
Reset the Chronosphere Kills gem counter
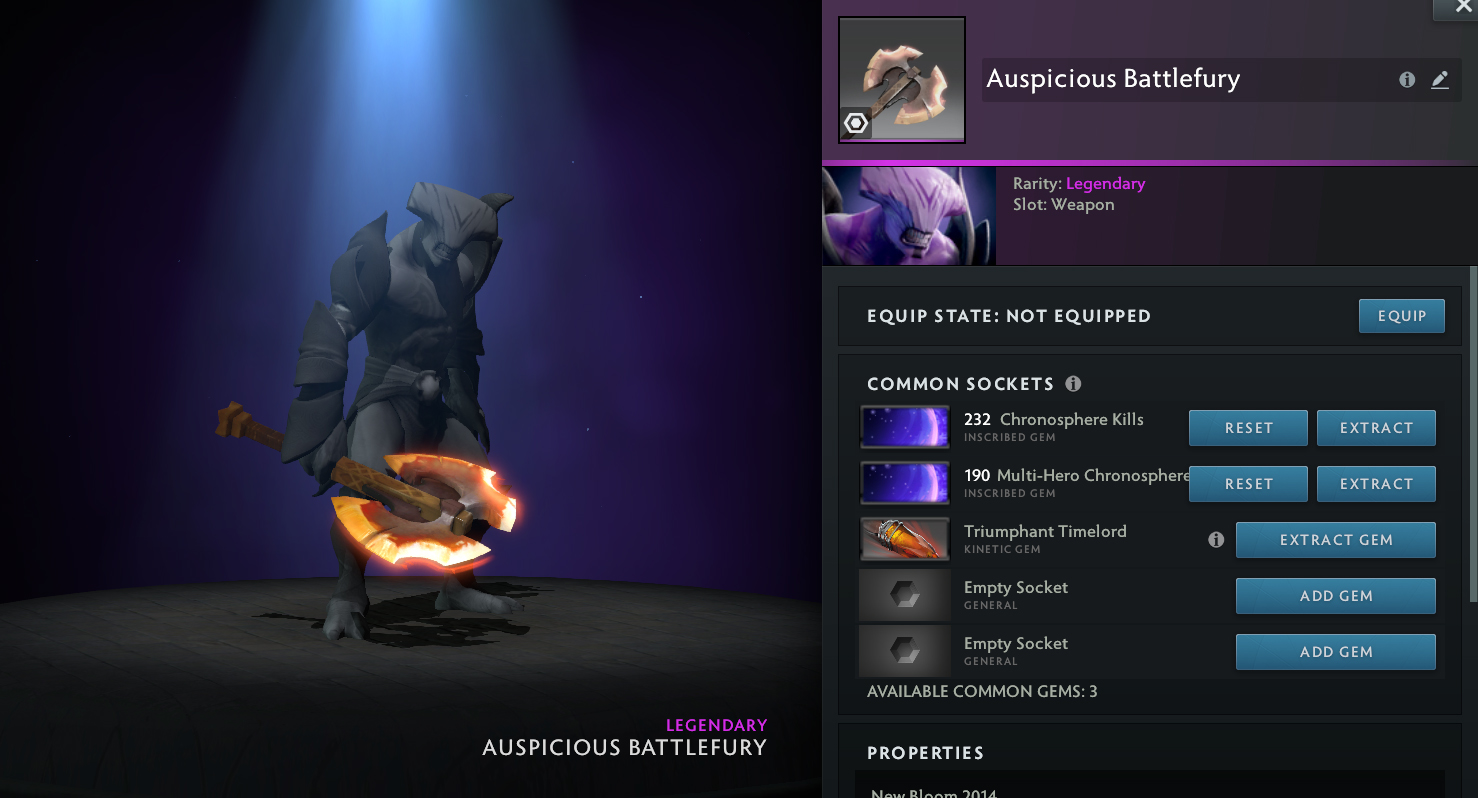[1248, 428]
